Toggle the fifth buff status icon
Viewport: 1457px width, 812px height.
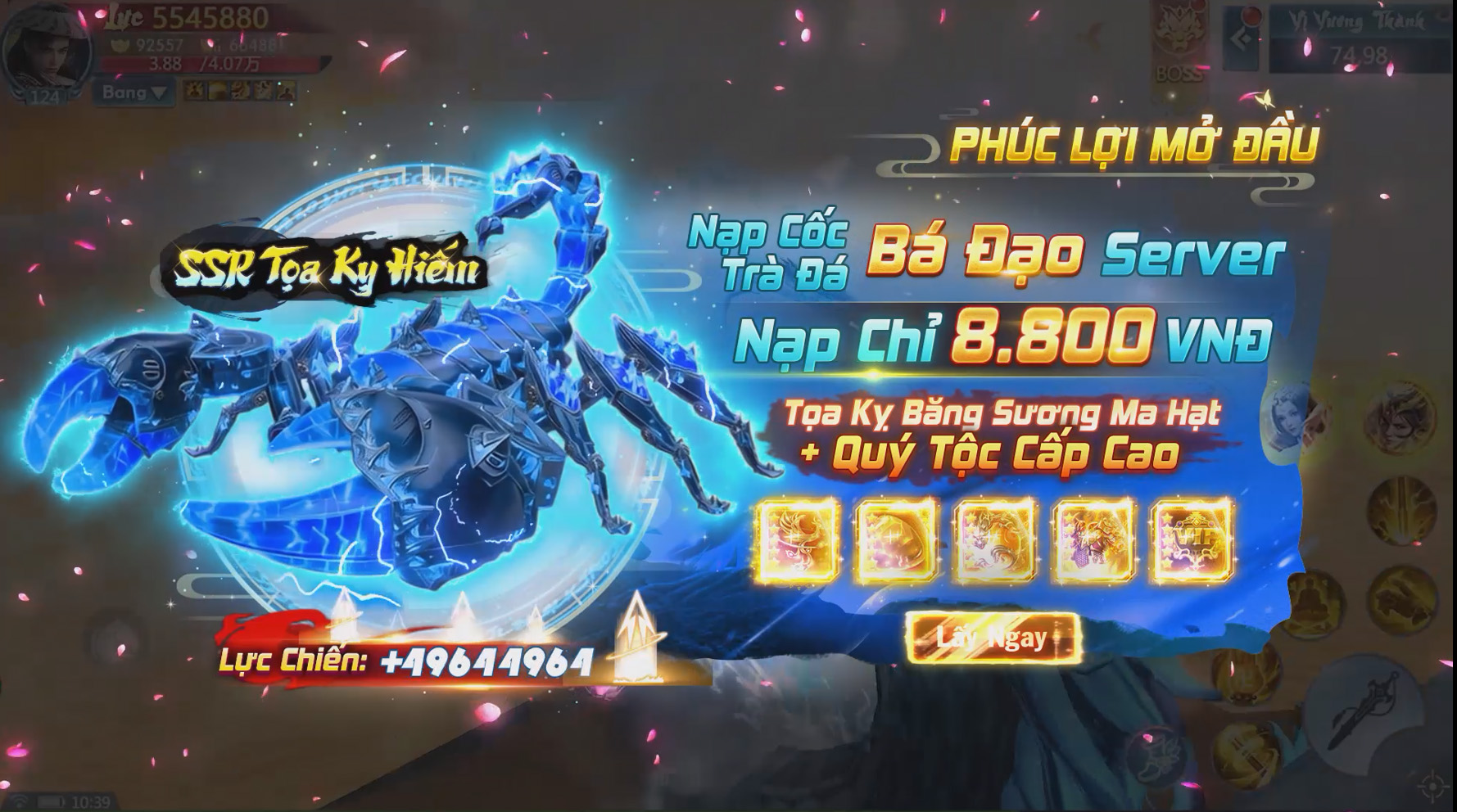click(287, 90)
